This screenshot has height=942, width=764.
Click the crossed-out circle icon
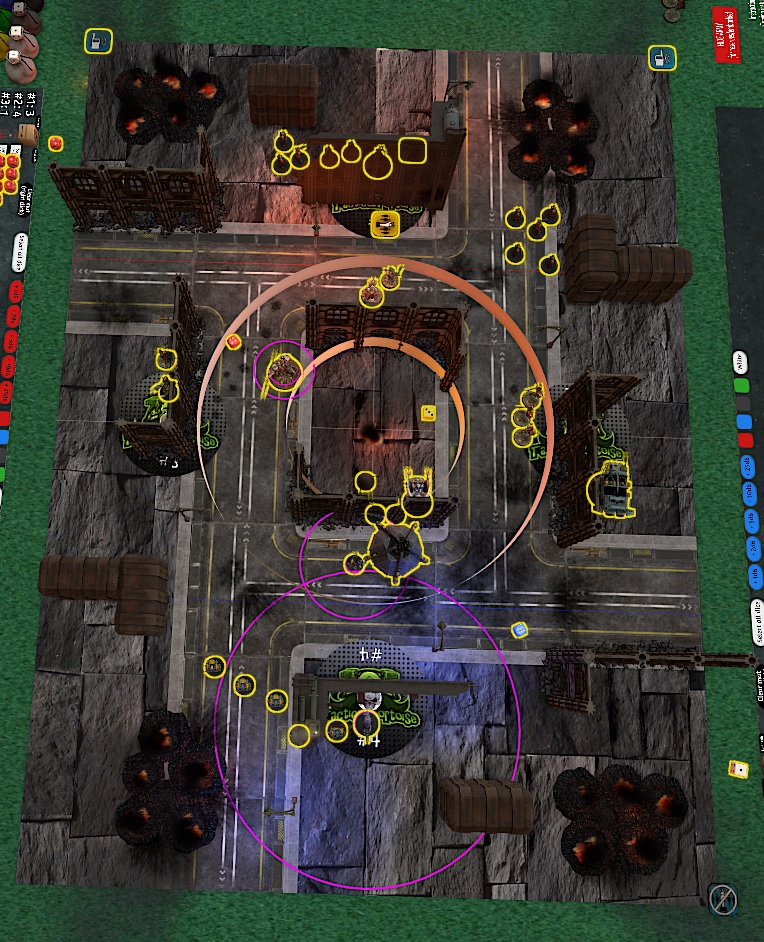[x=722, y=898]
